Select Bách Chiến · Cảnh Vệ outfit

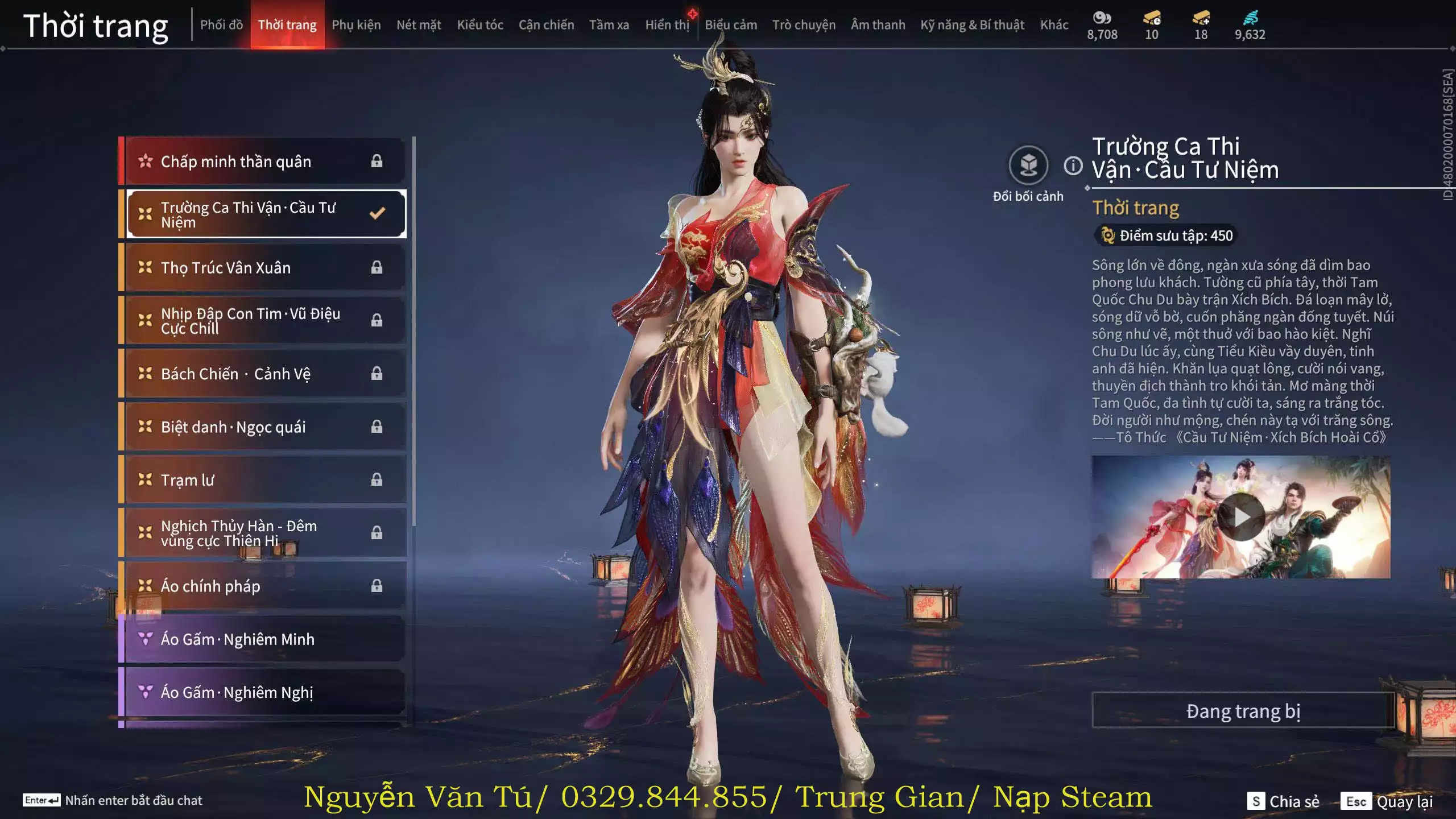264,374
